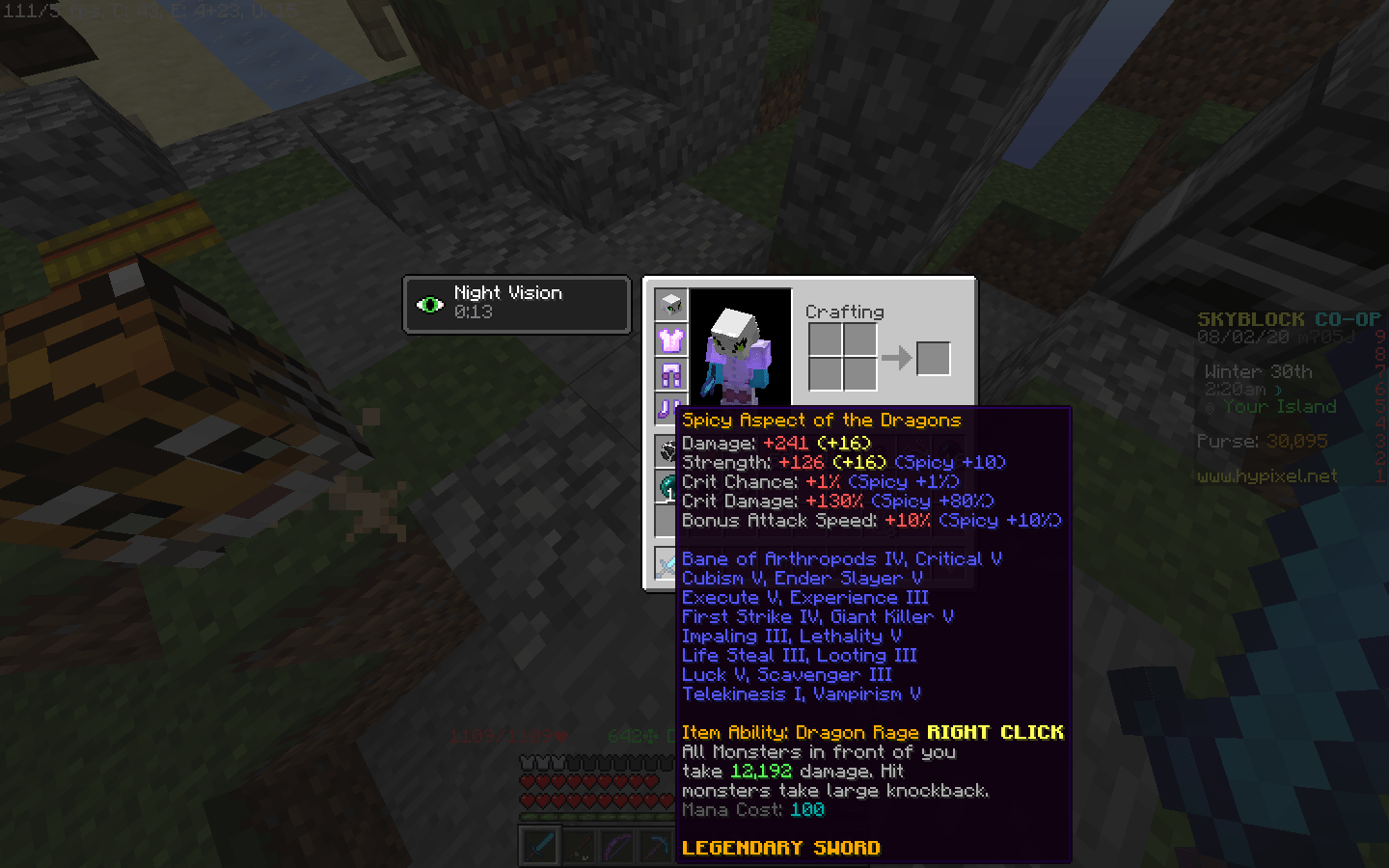
Task: Select the helmet armor slot
Action: (670, 303)
